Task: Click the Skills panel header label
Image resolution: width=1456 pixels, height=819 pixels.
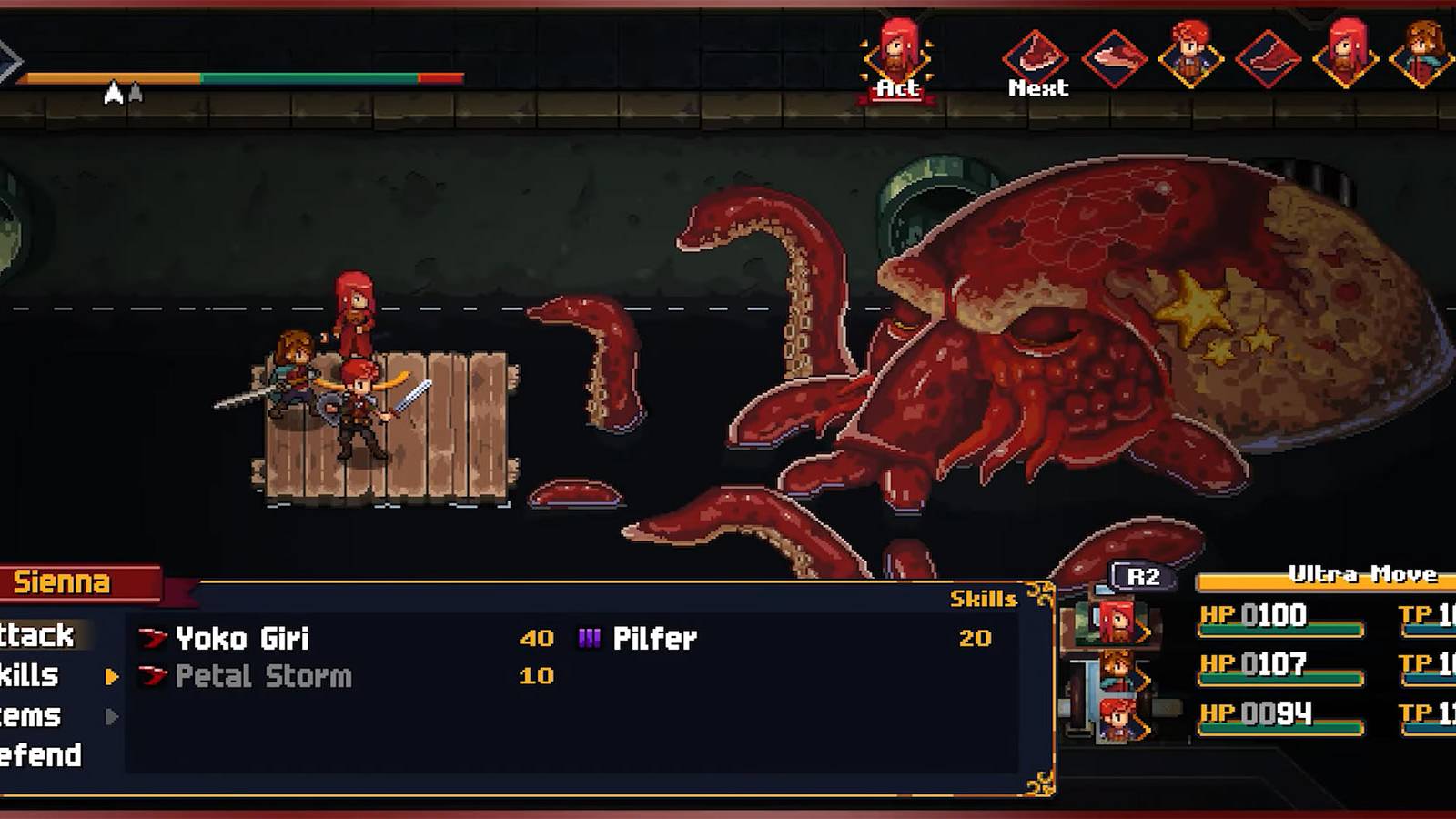Action: 984,599
